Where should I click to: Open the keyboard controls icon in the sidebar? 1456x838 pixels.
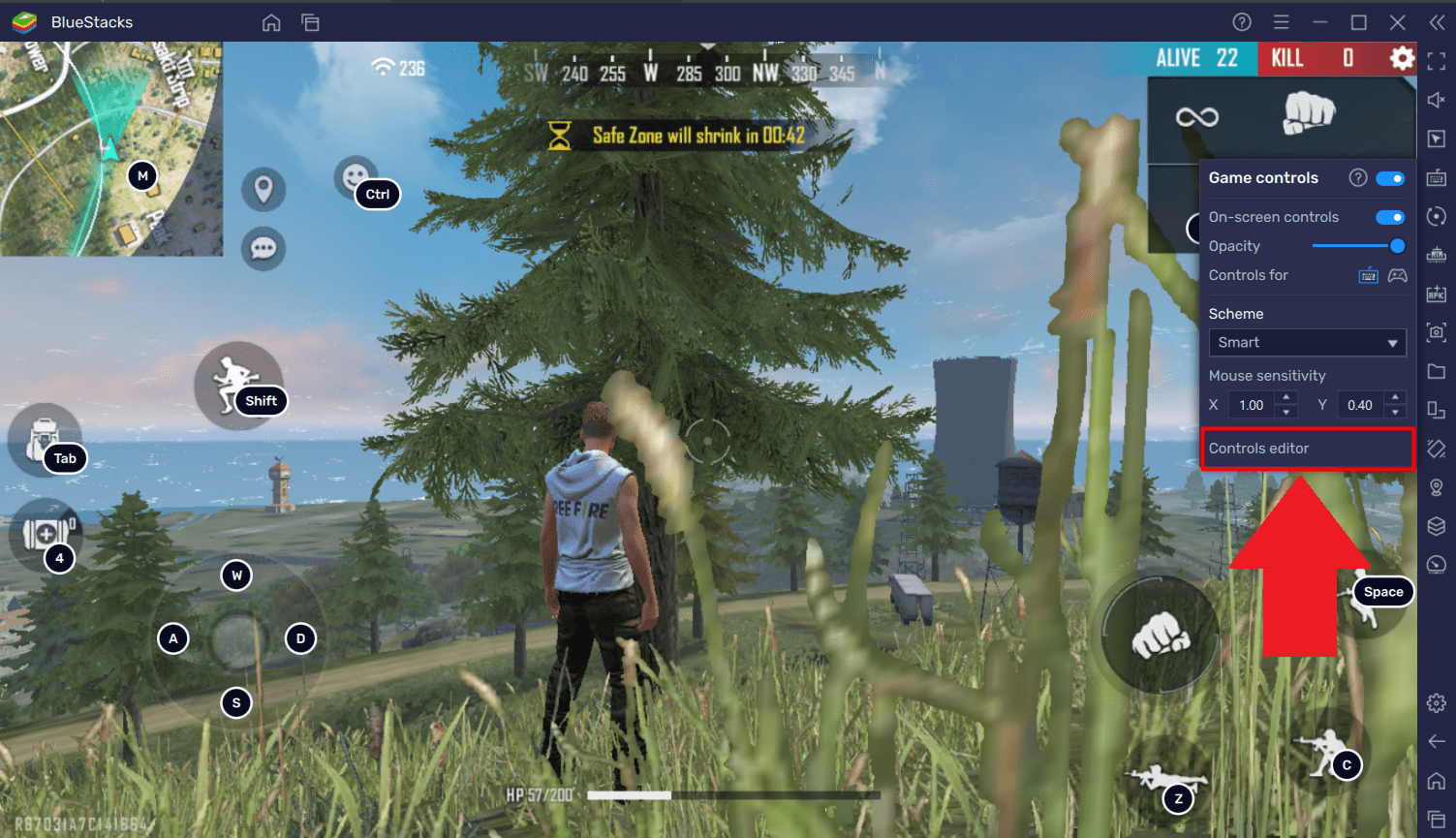pyautogui.click(x=1437, y=177)
